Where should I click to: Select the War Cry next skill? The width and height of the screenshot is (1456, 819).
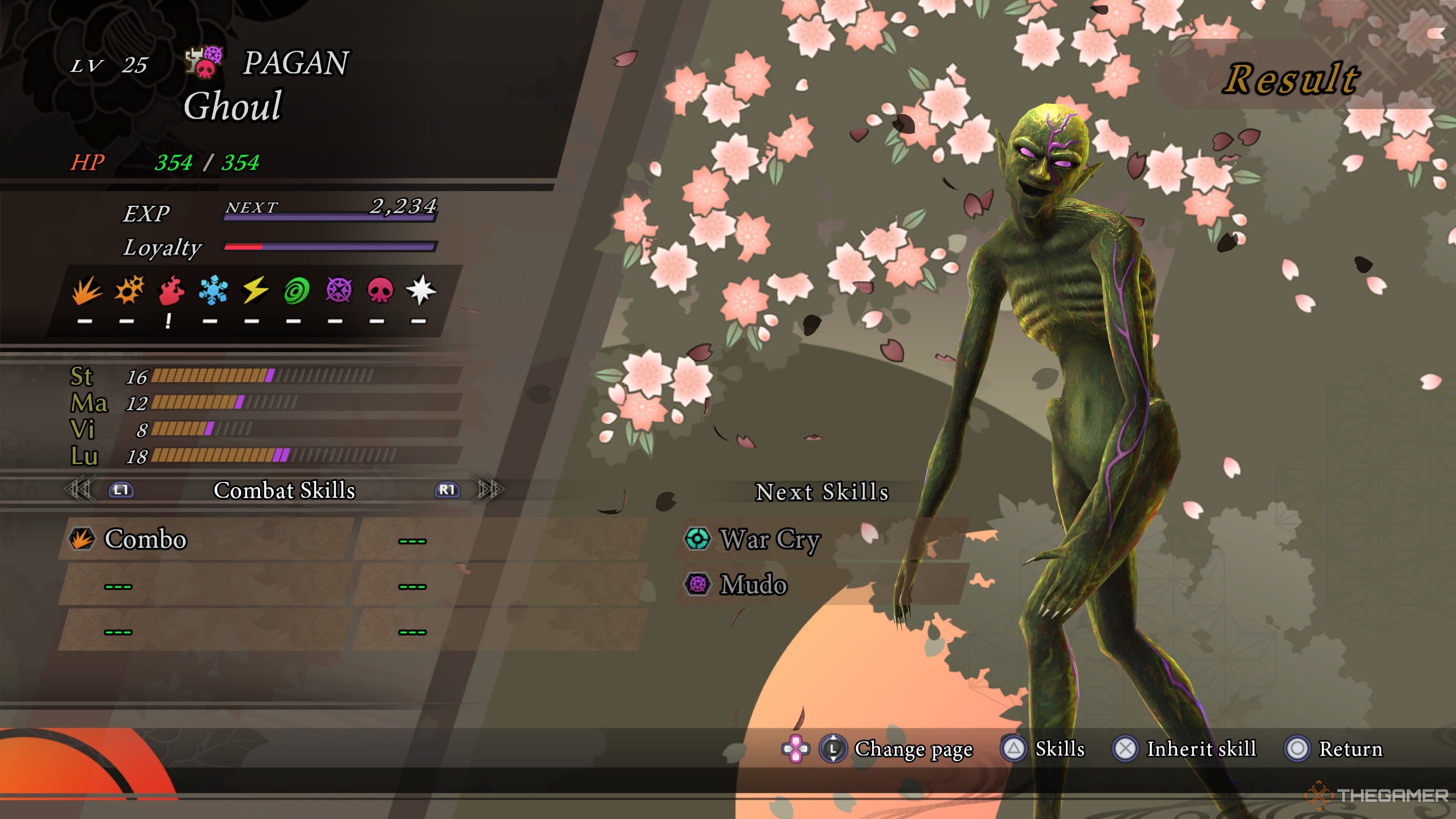(x=769, y=539)
